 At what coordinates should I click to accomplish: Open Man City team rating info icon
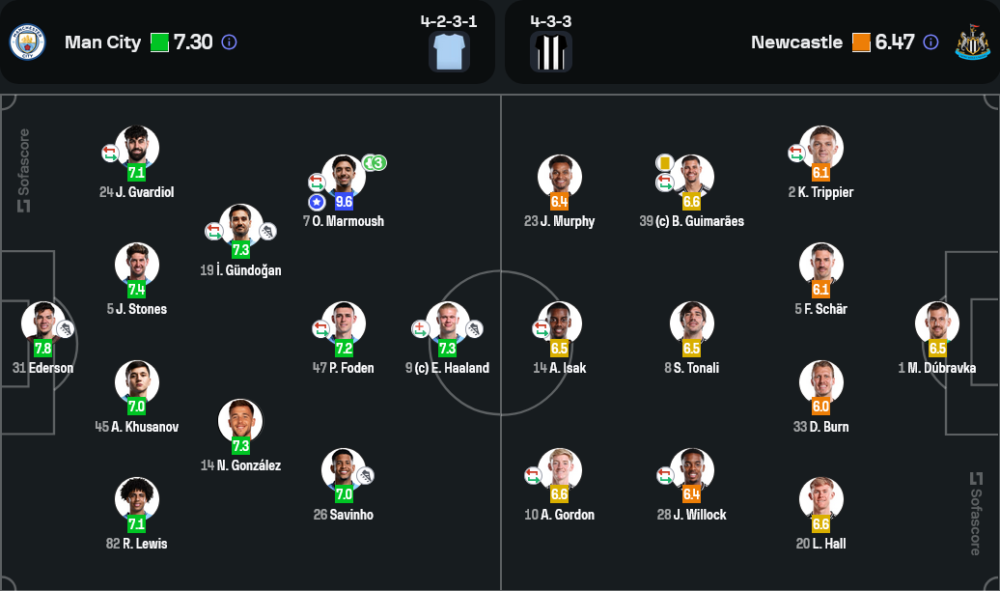coord(229,42)
